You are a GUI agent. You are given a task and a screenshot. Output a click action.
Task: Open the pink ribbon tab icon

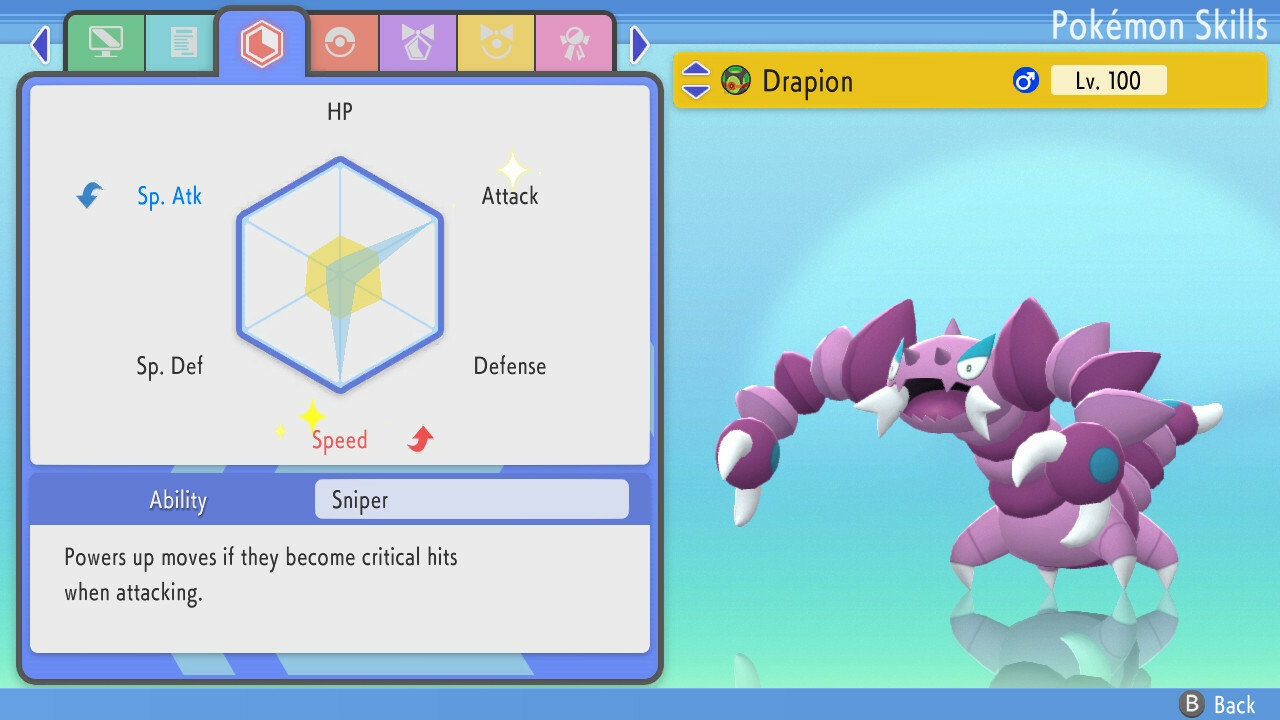tap(574, 42)
